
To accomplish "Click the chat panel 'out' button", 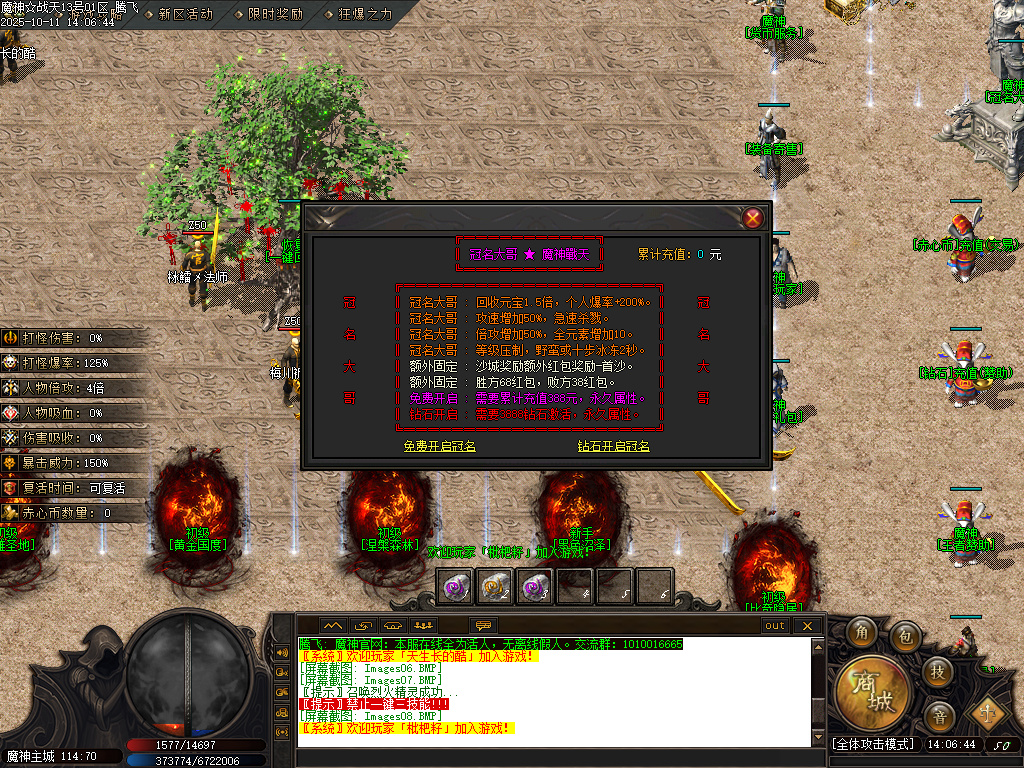I will (x=775, y=626).
